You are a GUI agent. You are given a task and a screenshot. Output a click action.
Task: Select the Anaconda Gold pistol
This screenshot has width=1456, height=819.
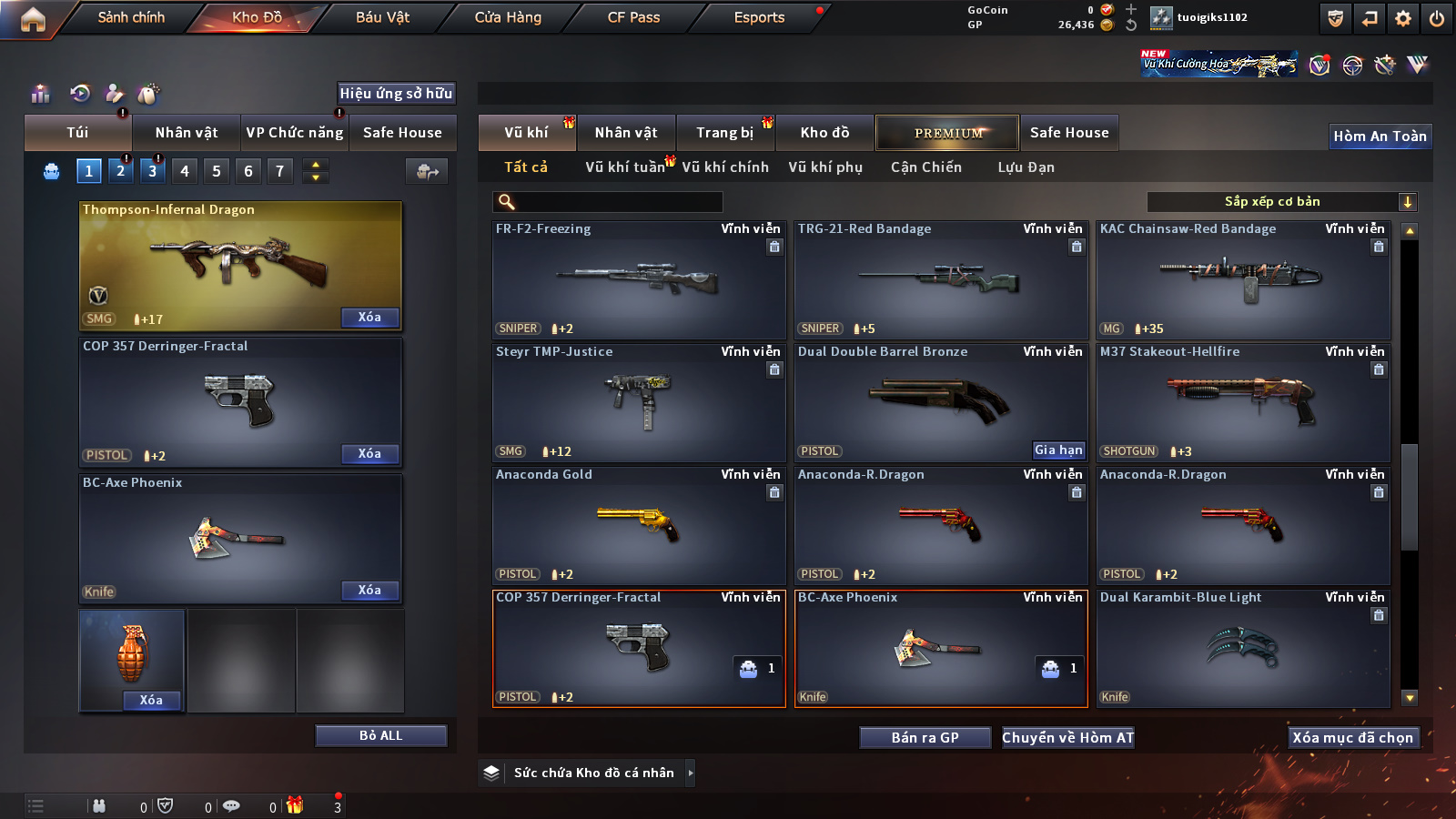coord(638,525)
